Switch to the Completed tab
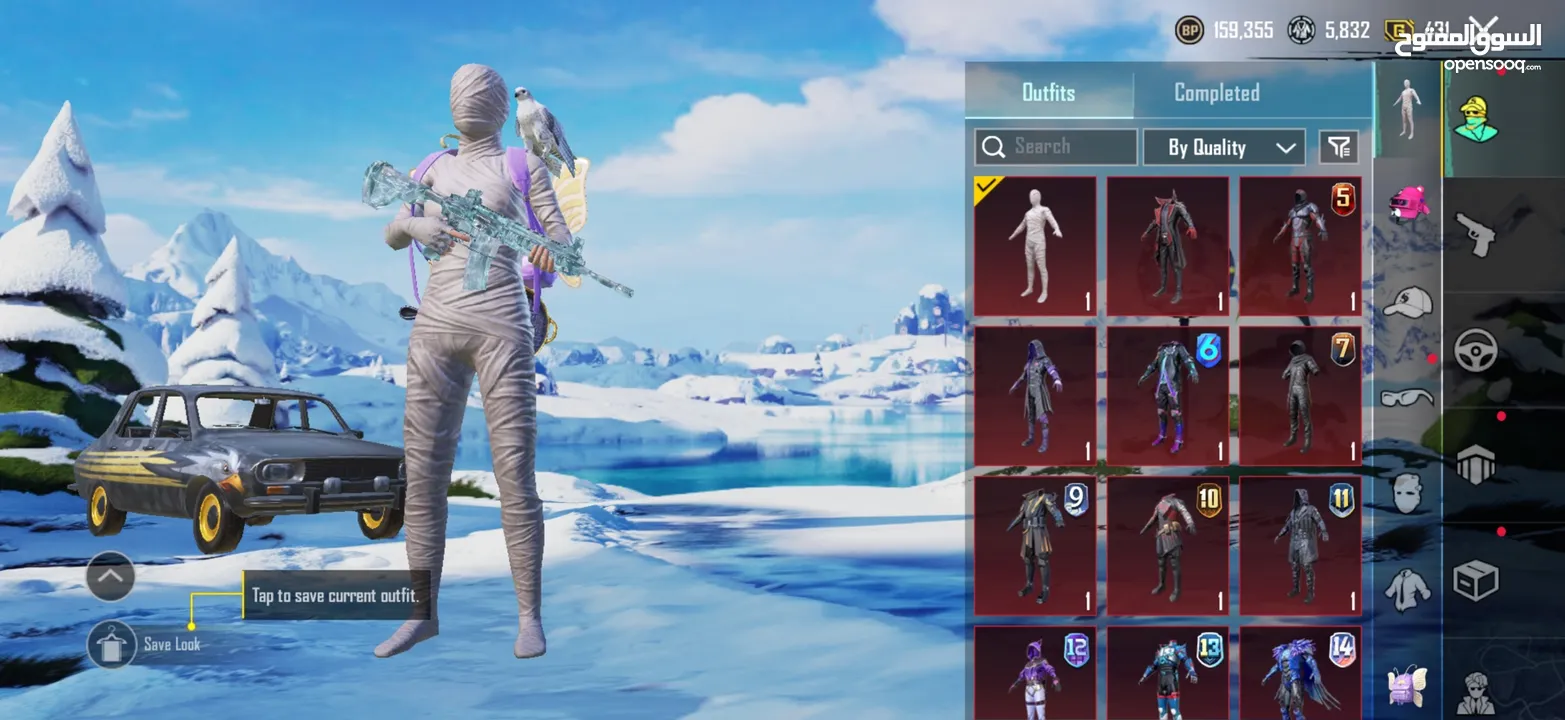 tap(1216, 93)
